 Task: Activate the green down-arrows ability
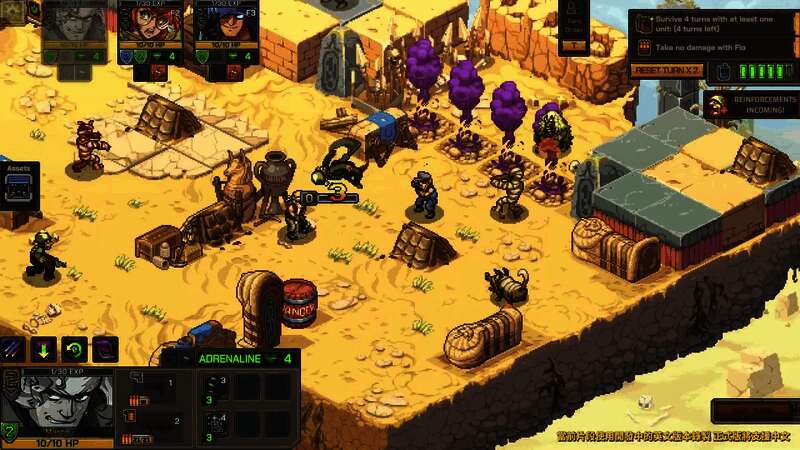tap(43, 350)
